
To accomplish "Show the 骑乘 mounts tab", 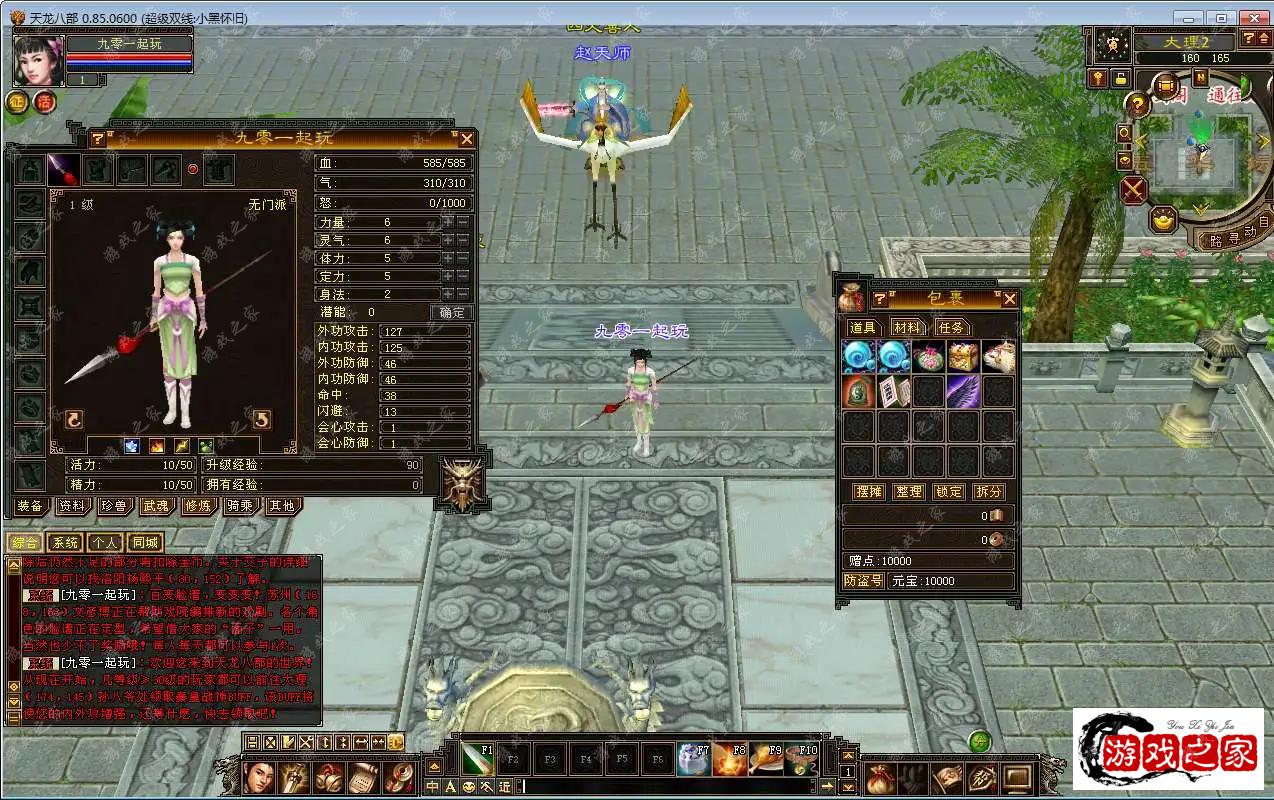I will click(240, 506).
